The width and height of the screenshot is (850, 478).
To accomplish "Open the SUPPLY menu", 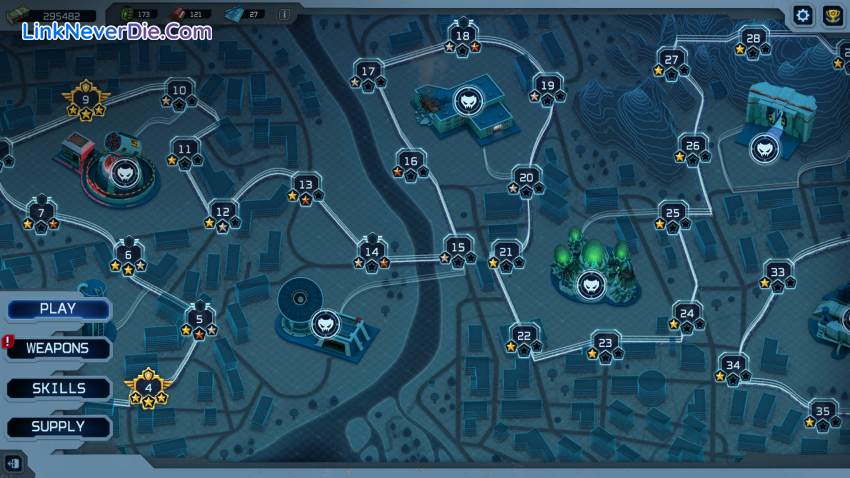I will (x=58, y=427).
